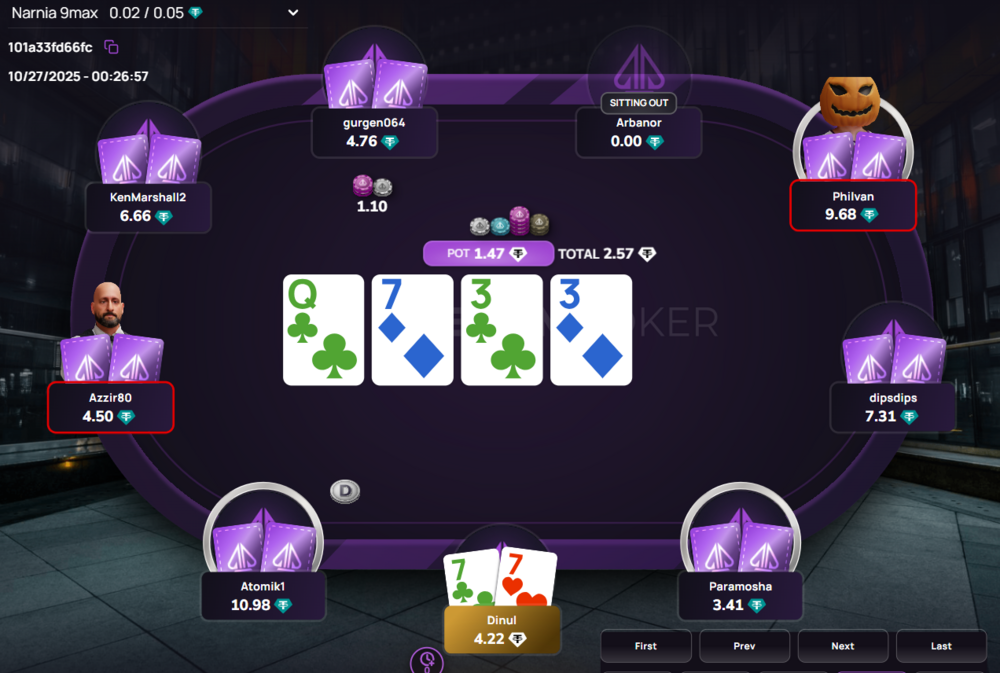Screen dimensions: 1000x673
Task: Select player Philvan's name panel
Action: (x=852, y=206)
